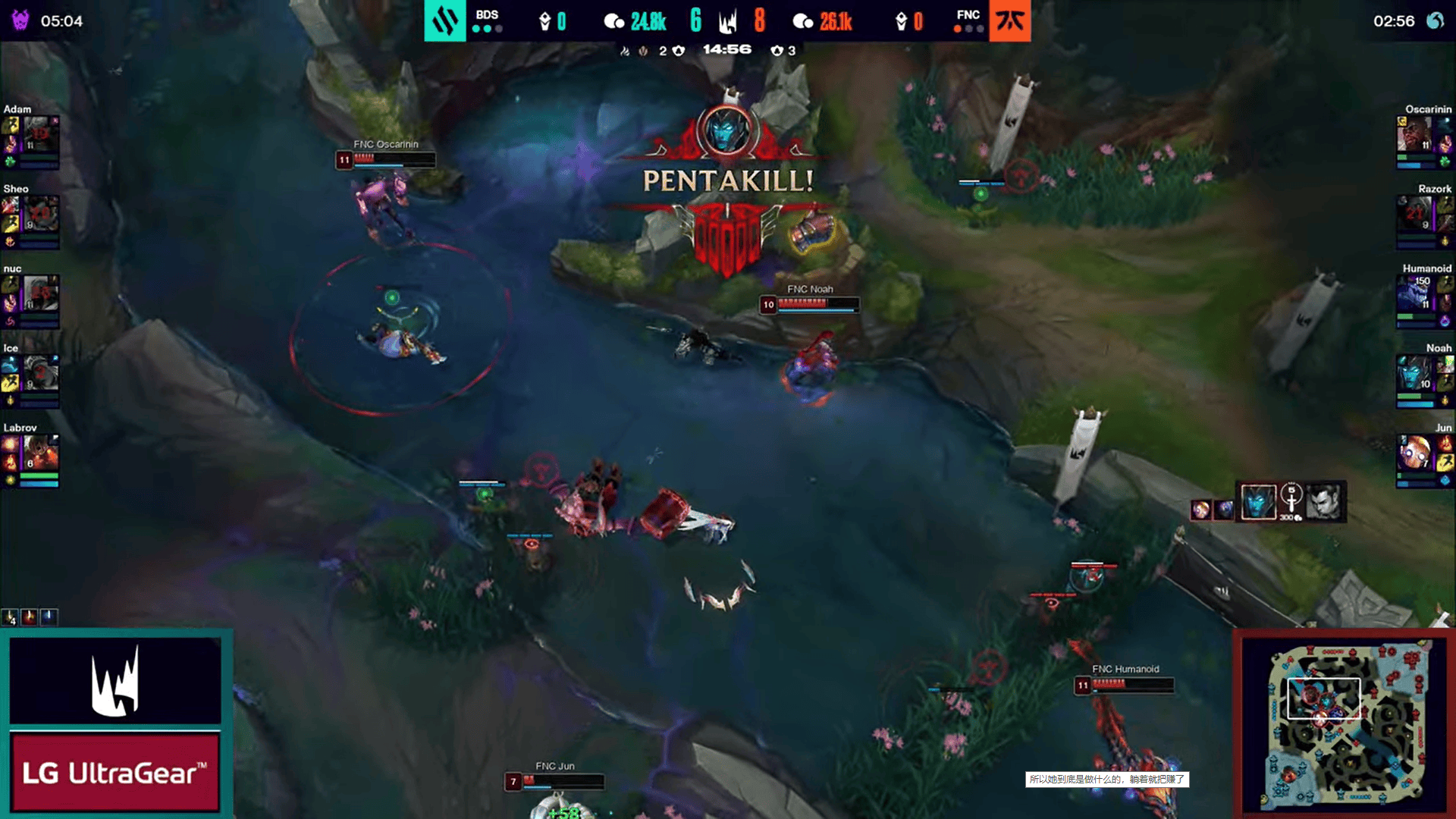Click the LEC logo panel
Image resolution: width=1456 pixels, height=819 pixels.
click(x=115, y=680)
